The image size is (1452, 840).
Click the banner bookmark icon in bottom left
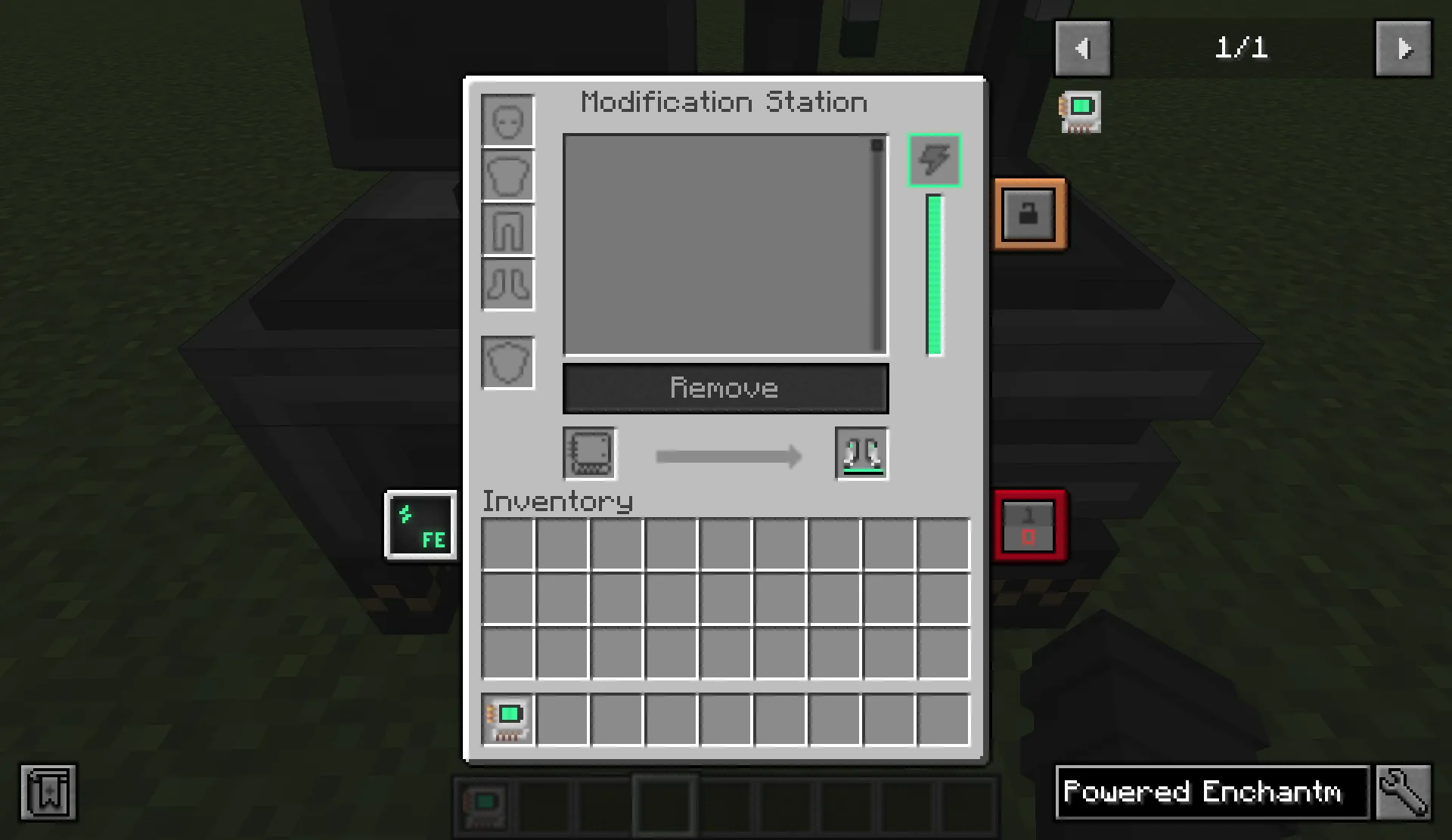coord(48,792)
